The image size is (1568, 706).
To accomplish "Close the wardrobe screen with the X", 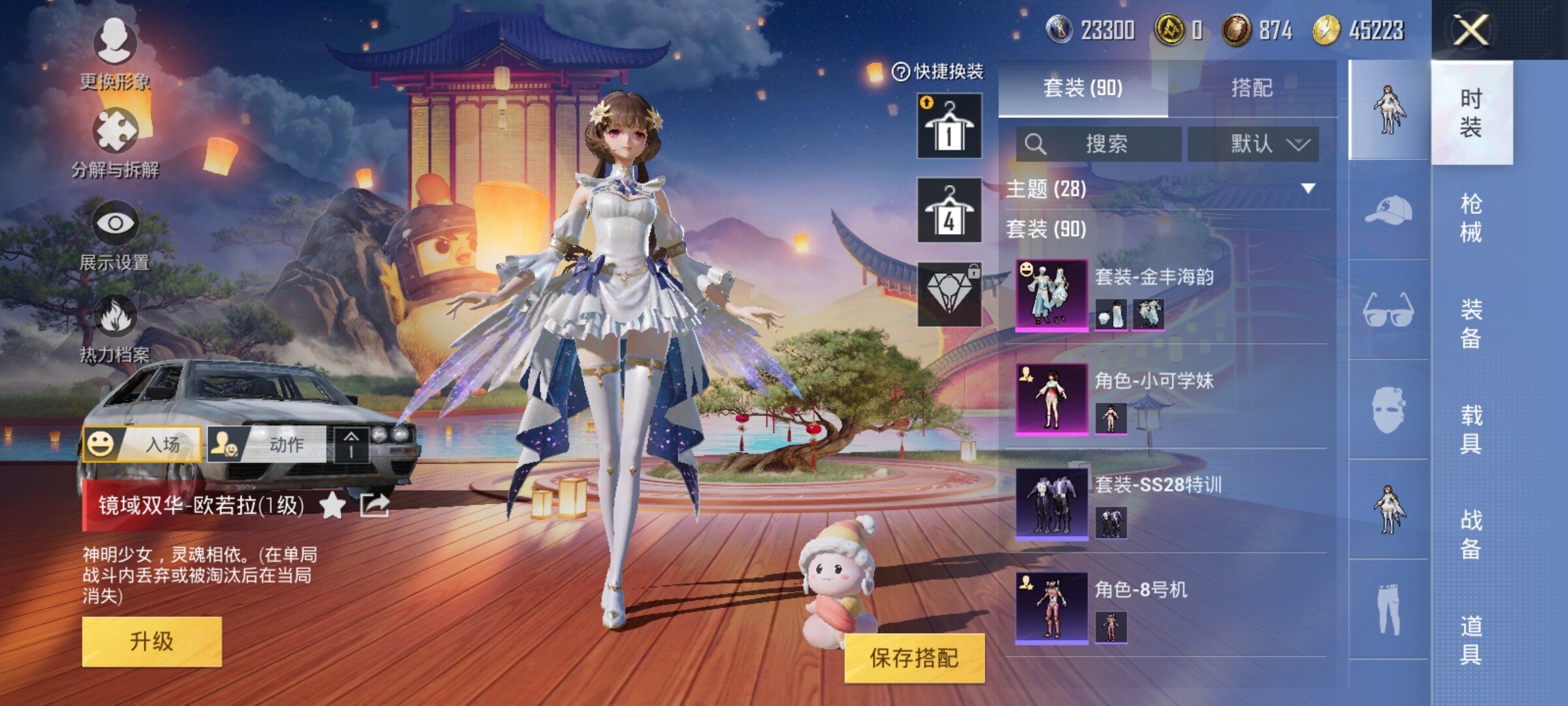I will [x=1471, y=30].
